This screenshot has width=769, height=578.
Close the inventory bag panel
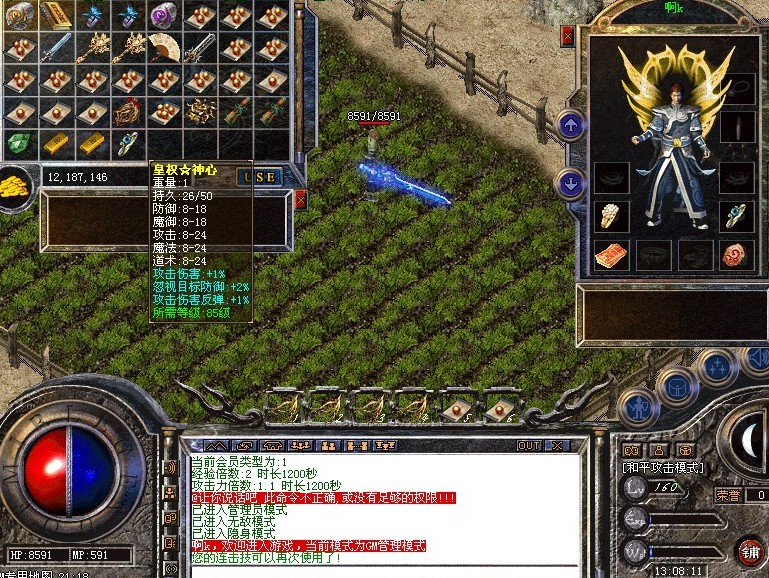[x=300, y=200]
